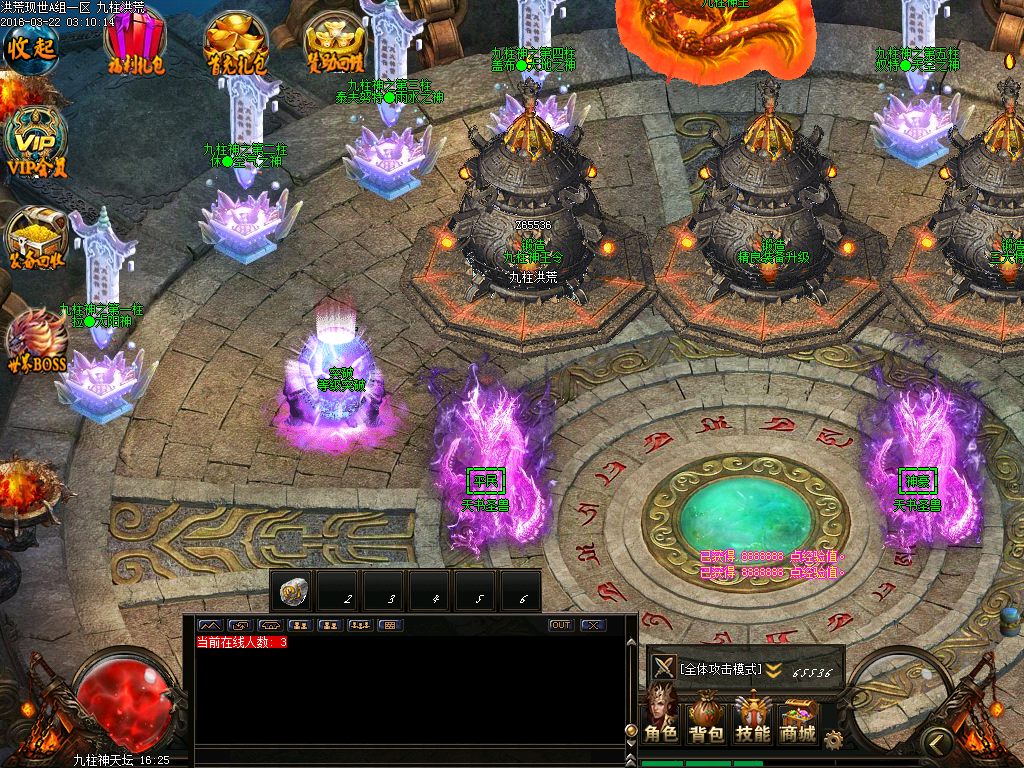The width and height of the screenshot is (1024, 768).
Task: Open the VIP会员 membership panel
Action: tap(35, 142)
